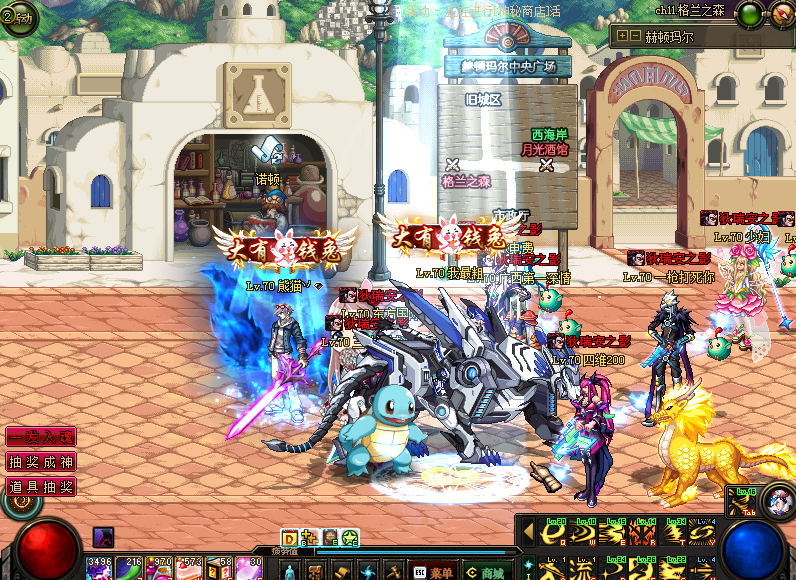Click the yellow D icon above the bar
Image resolution: width=796 pixels, height=580 pixels.
290,538
